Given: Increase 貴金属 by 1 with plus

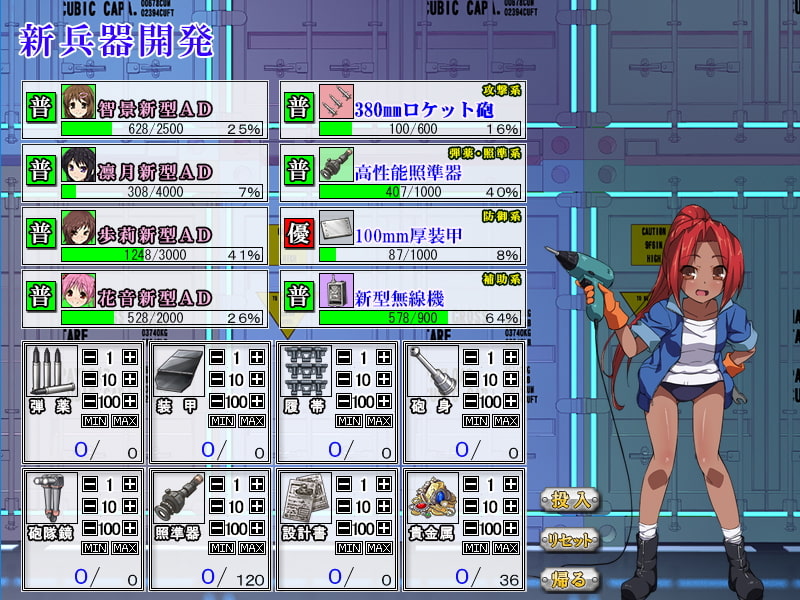Looking at the screenshot, I should [511, 484].
